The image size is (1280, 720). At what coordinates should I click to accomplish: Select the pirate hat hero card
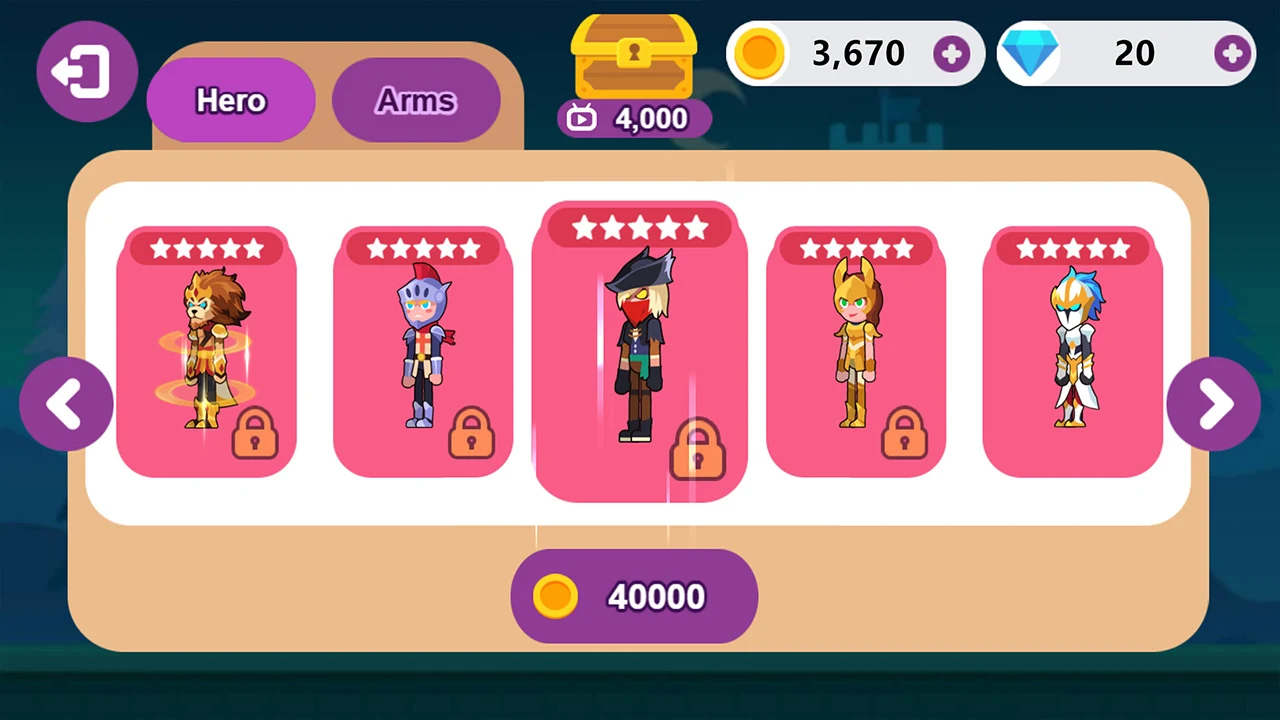[640, 352]
